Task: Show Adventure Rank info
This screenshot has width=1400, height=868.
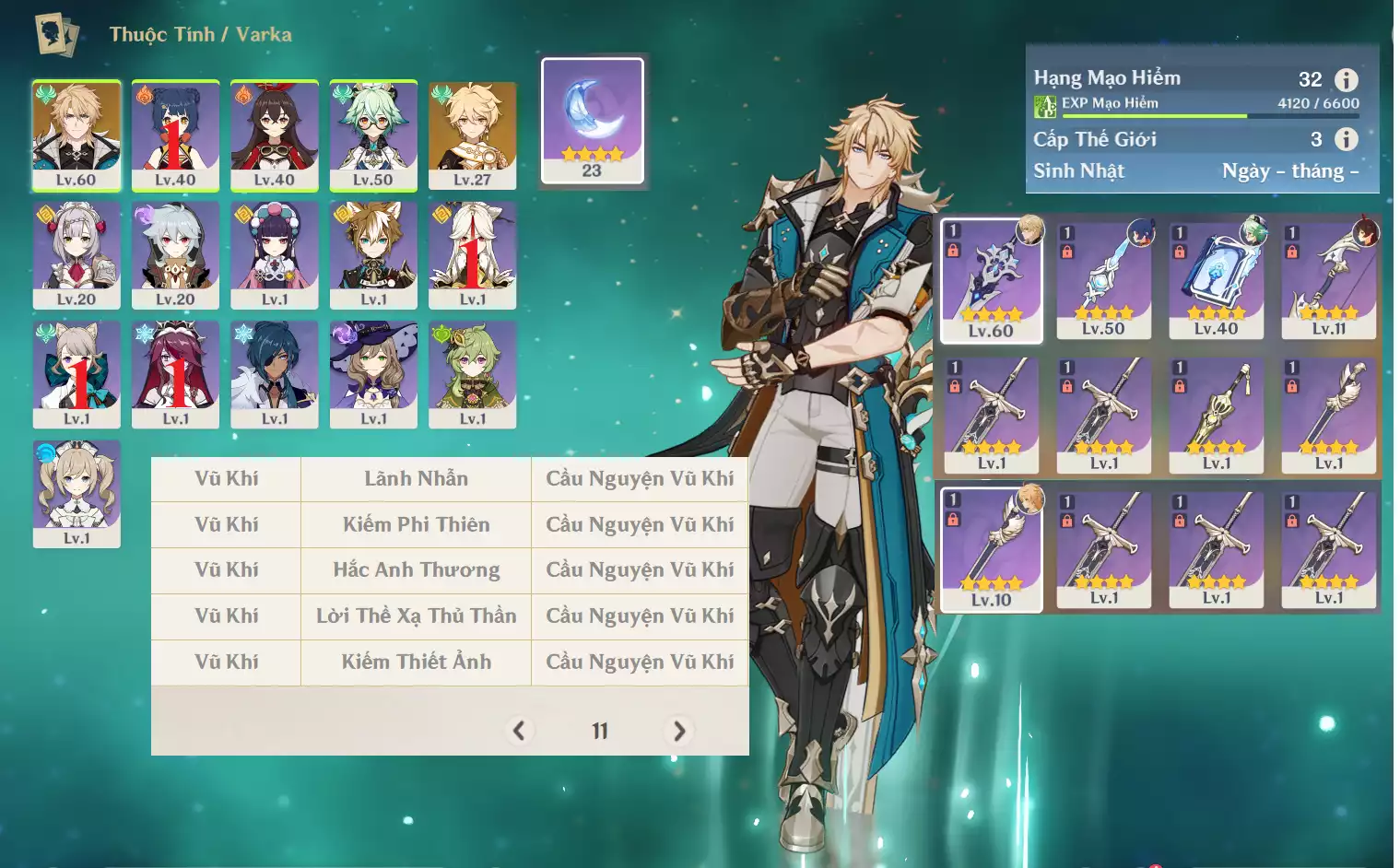Action: click(1347, 80)
